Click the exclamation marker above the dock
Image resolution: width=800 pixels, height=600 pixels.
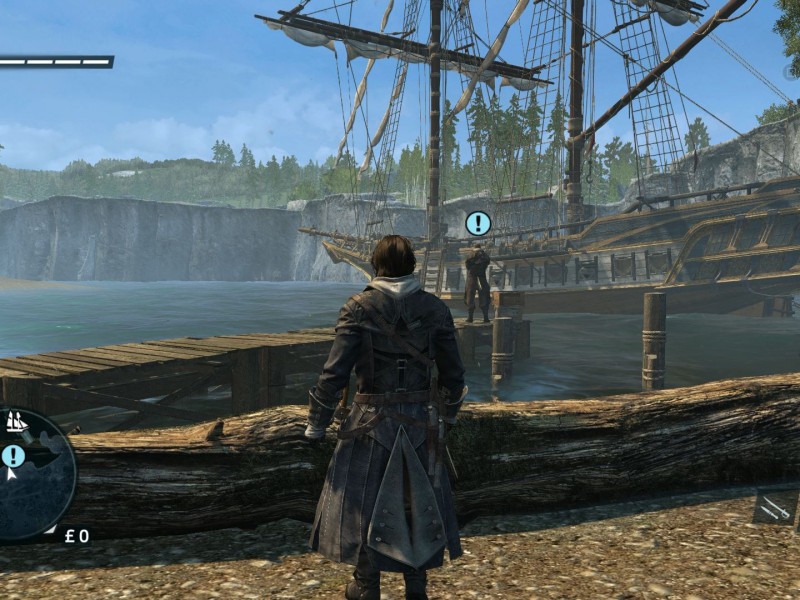(478, 223)
